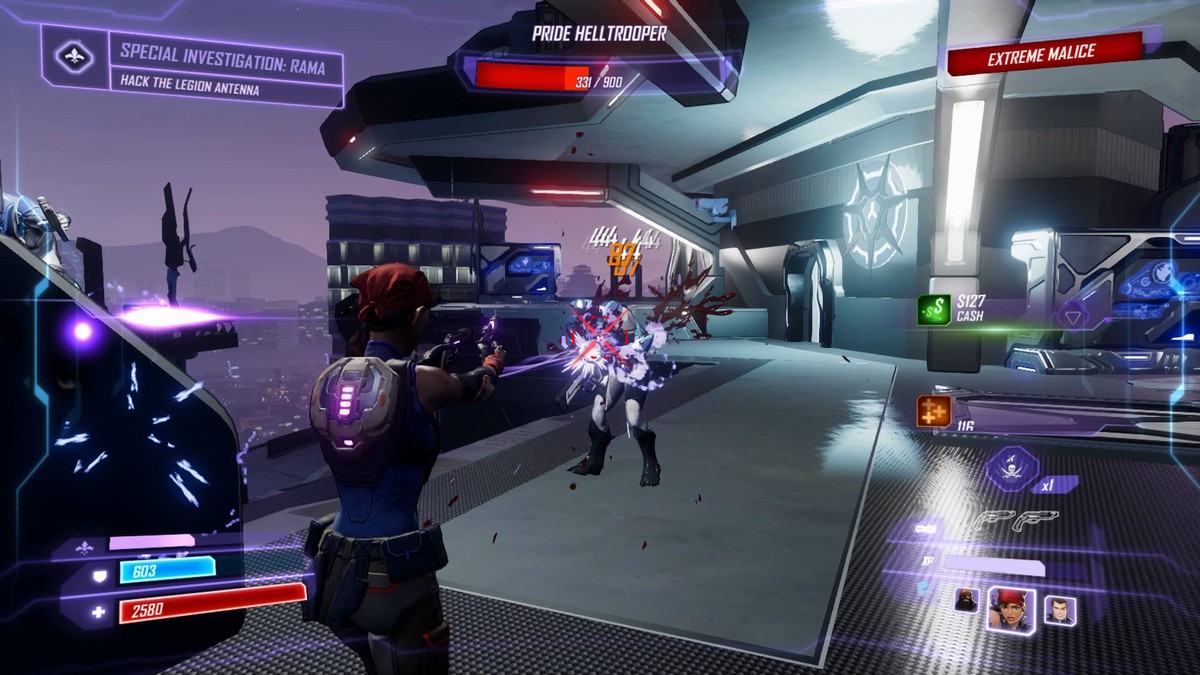
Task: Select the Pride Helltrooper target nameplate
Action: (x=599, y=34)
